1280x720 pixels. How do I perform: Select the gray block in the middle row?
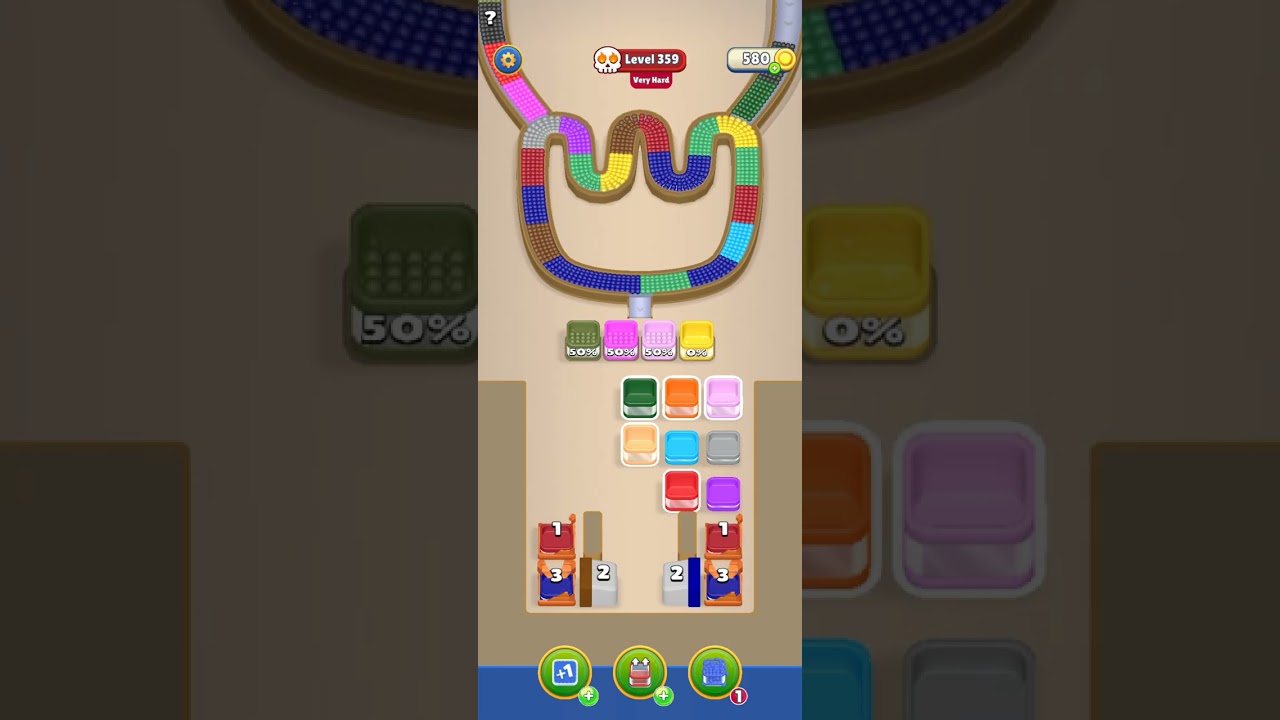click(724, 445)
